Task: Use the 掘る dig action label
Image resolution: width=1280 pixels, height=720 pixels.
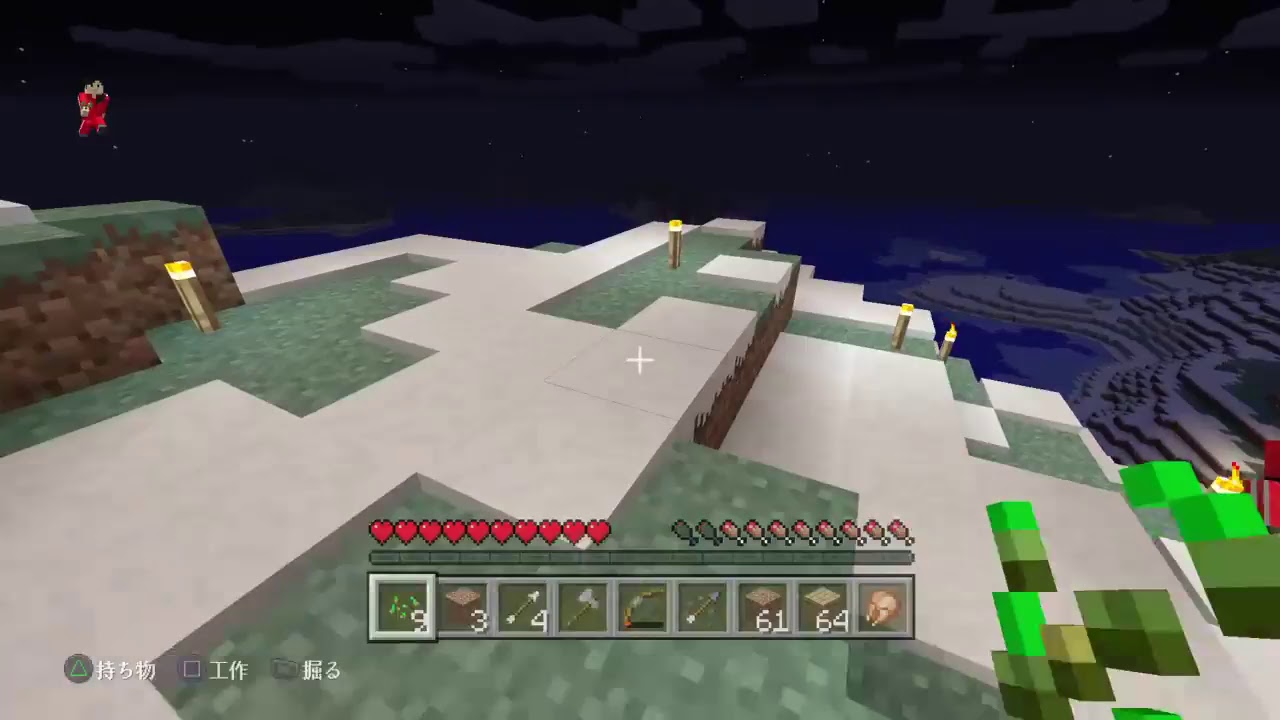Action: [321, 671]
